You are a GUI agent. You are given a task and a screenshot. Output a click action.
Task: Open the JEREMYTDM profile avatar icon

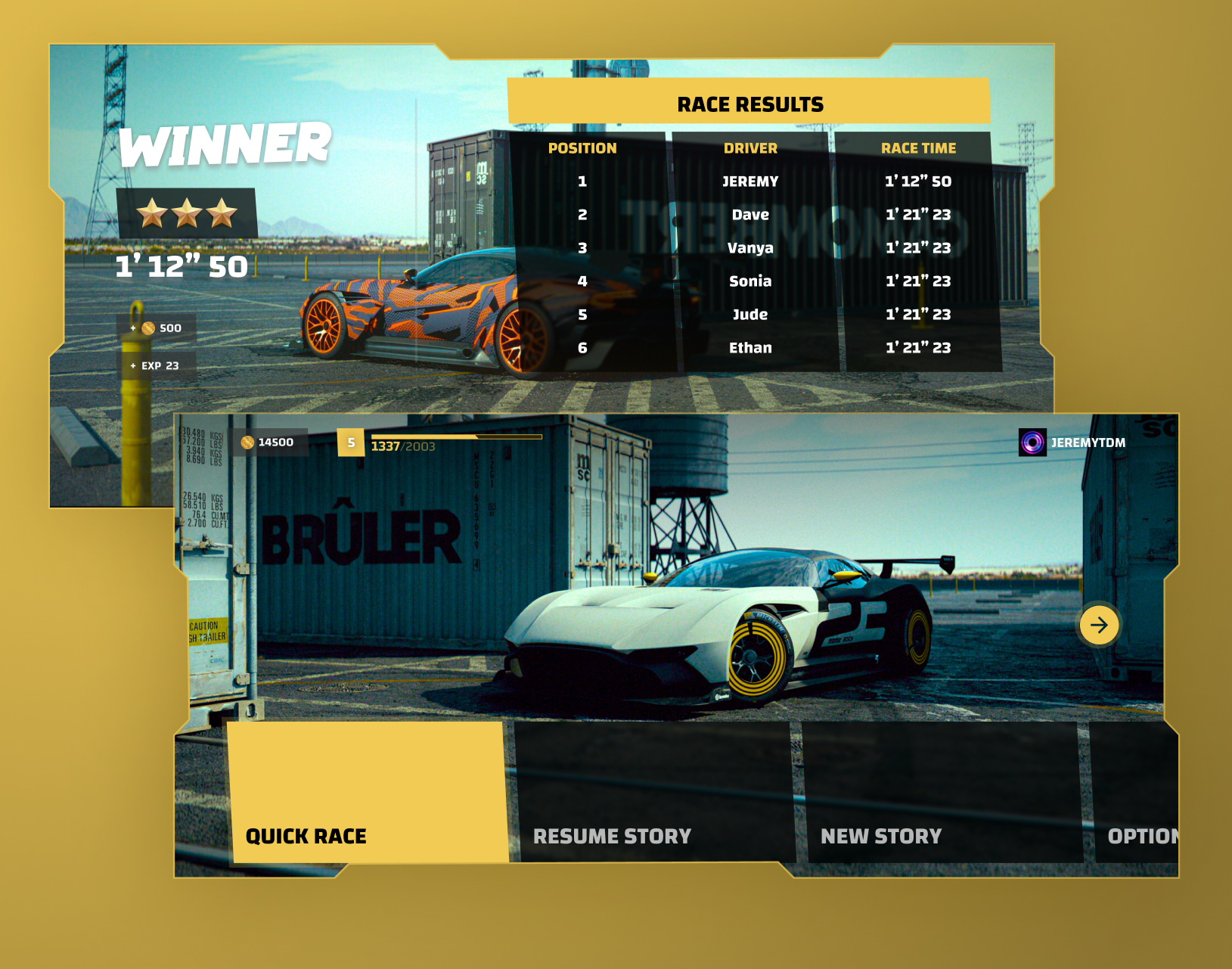(1033, 442)
